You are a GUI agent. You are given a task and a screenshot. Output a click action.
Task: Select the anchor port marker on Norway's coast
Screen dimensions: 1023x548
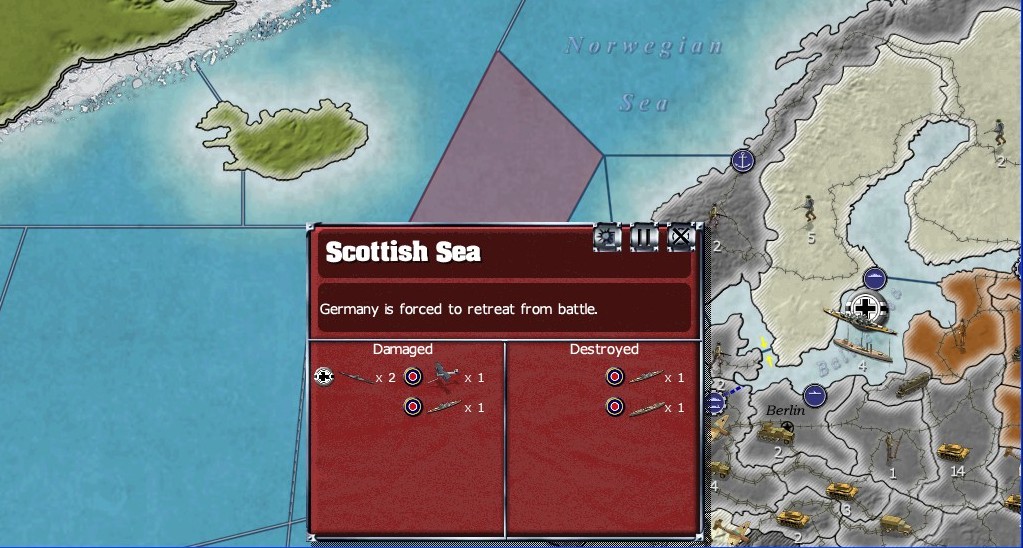pos(742,160)
